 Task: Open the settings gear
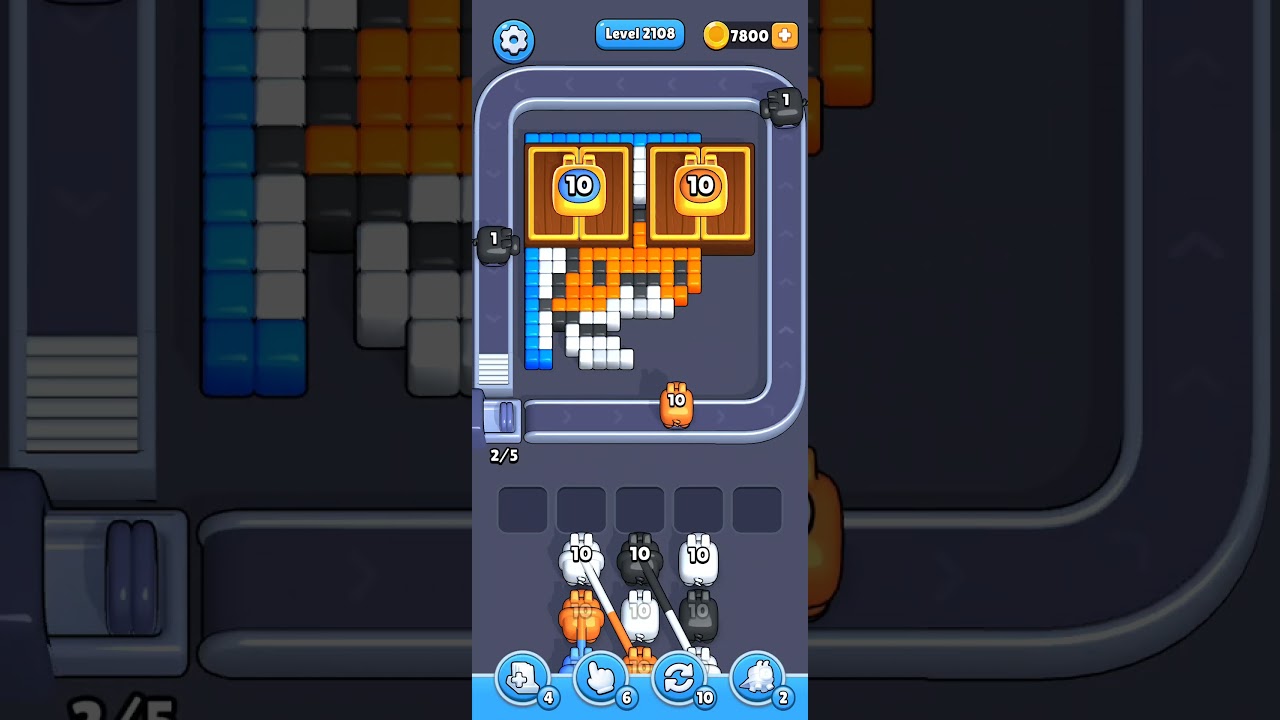tap(514, 40)
